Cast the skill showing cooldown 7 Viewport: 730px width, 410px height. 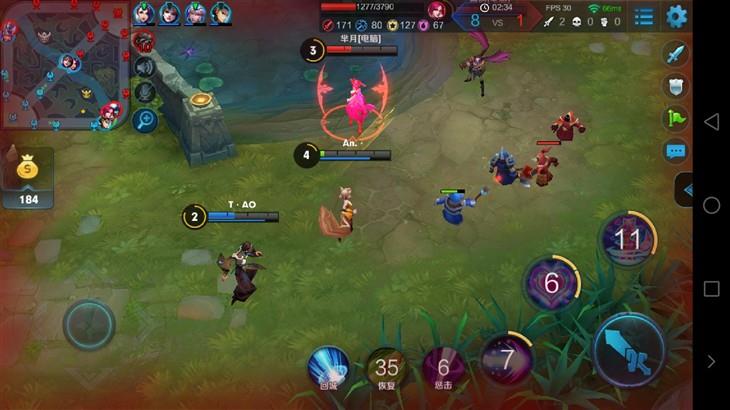pos(507,357)
